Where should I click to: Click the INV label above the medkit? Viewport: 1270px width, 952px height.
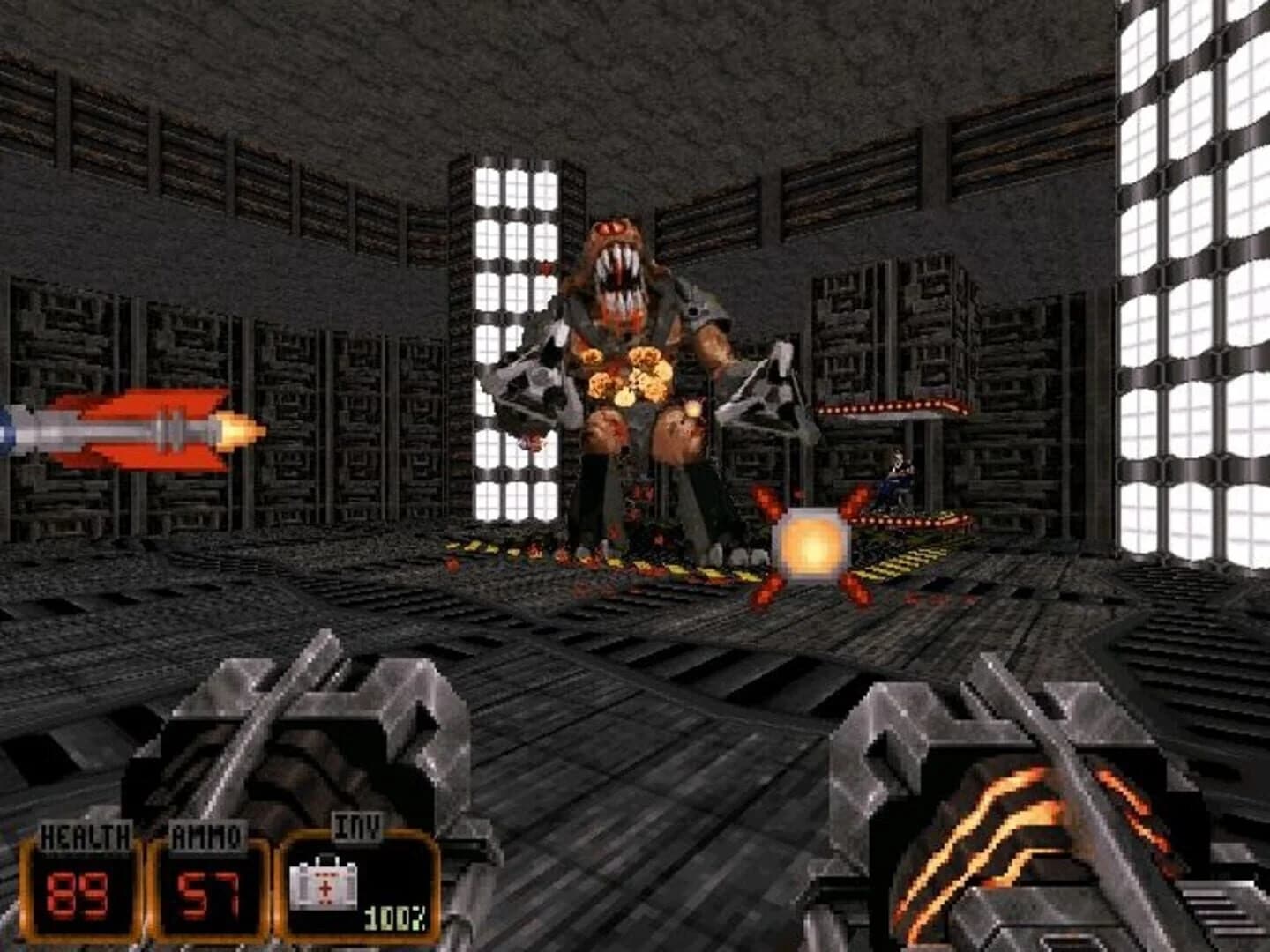point(356,829)
